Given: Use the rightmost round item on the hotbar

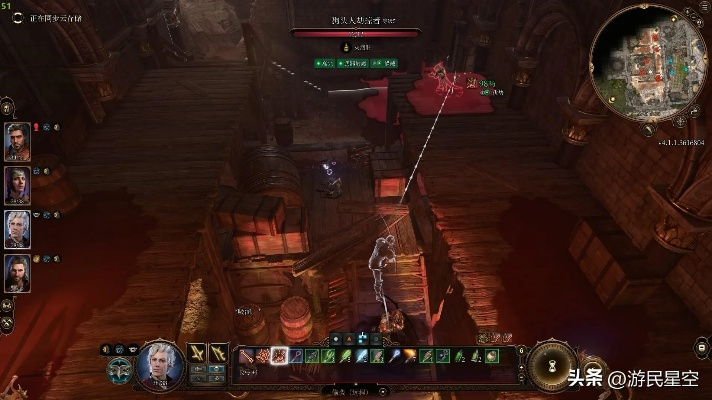Looking at the screenshot, I should [491, 355].
